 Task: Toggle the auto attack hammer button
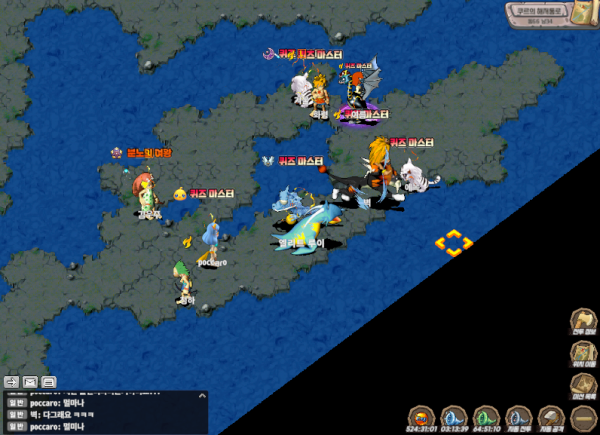[x=551, y=416]
